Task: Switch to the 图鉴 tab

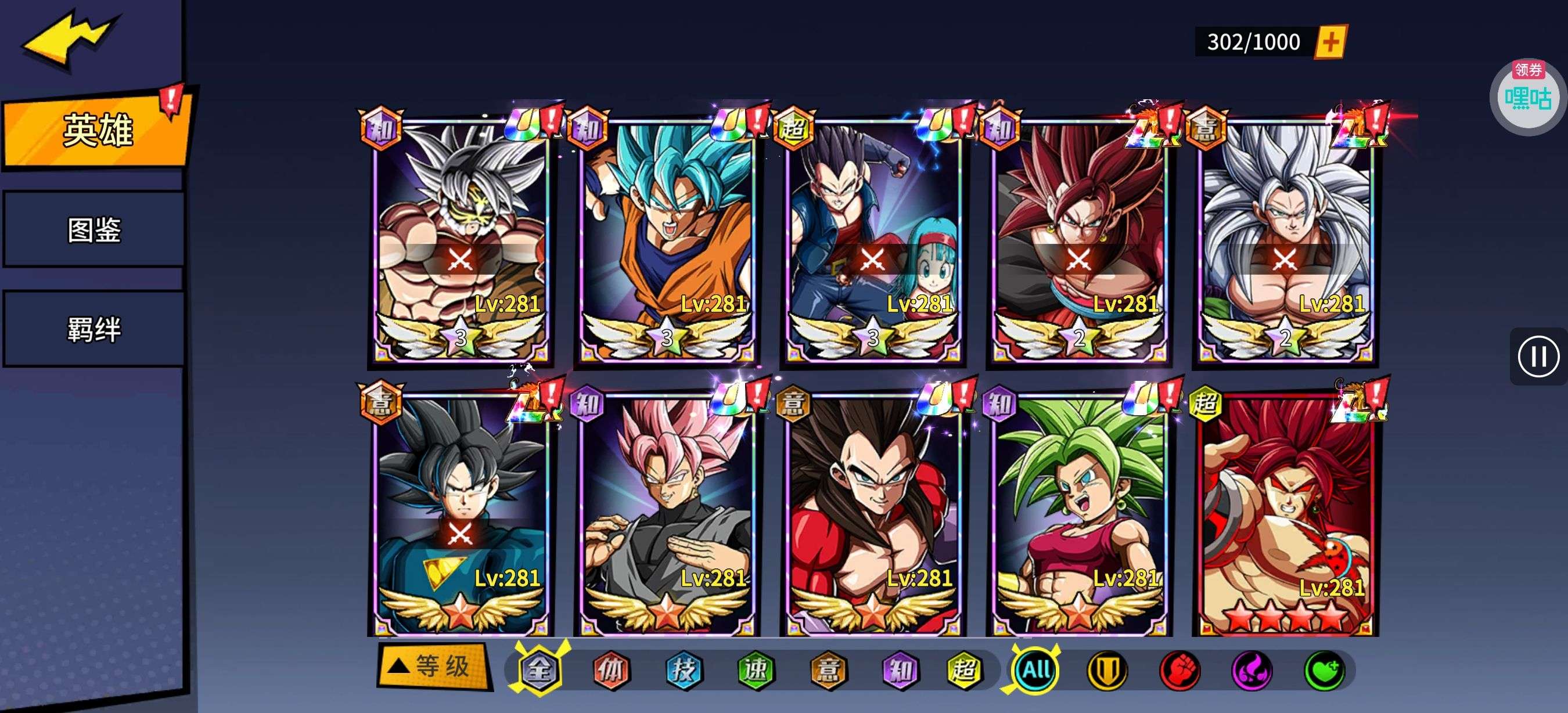Action: click(x=93, y=230)
